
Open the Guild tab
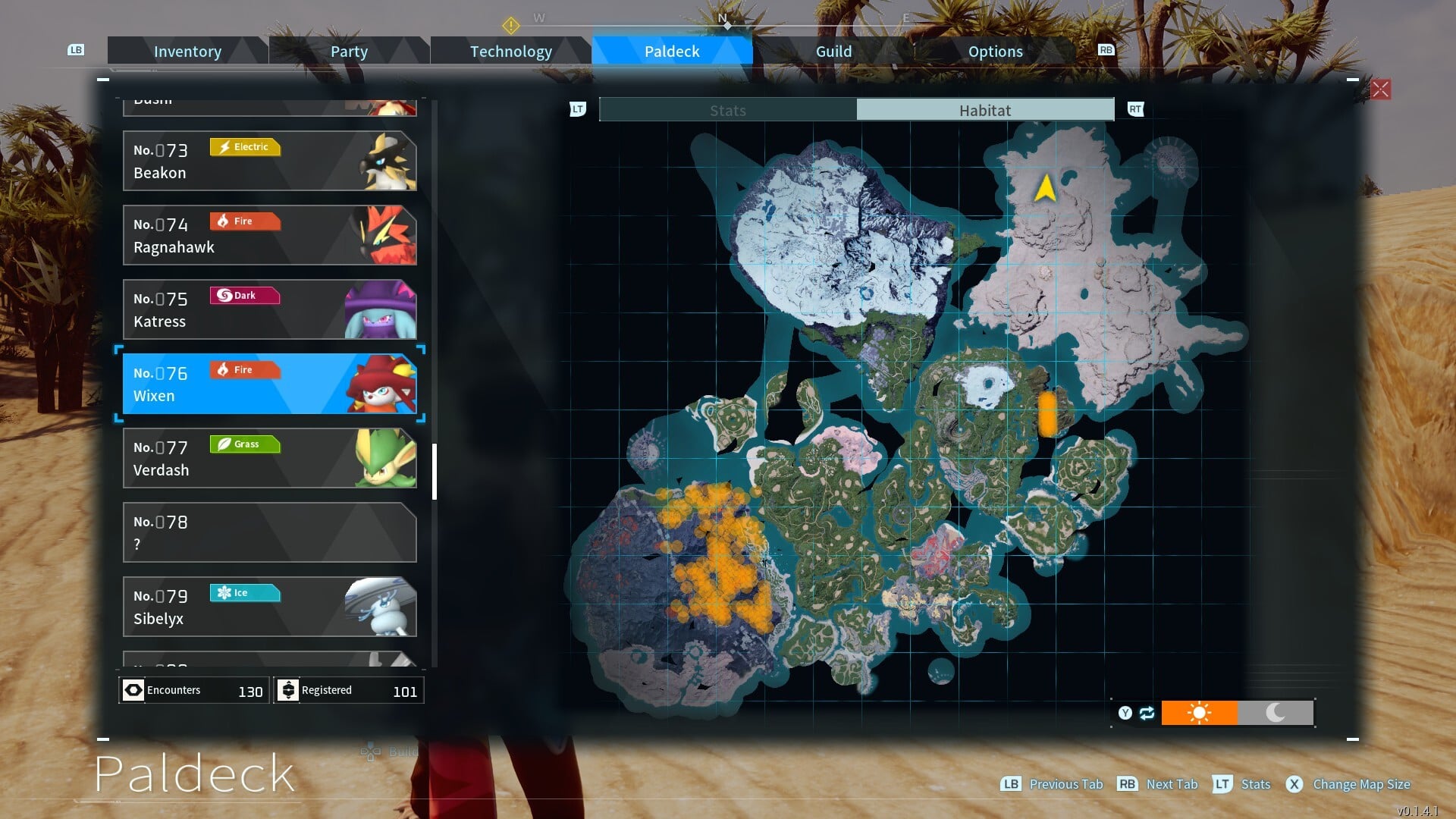click(833, 52)
